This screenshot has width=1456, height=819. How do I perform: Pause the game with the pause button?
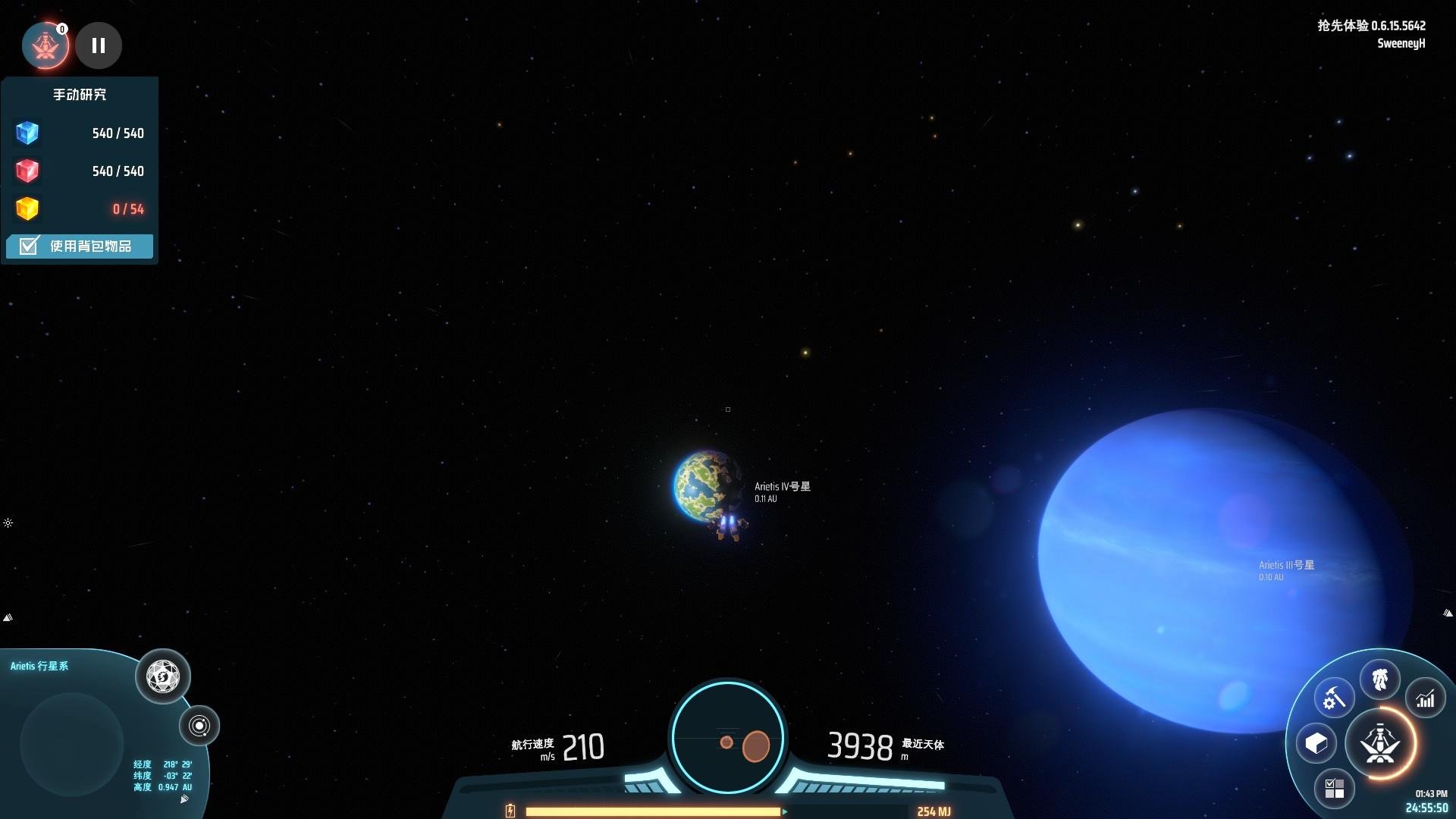pos(99,45)
